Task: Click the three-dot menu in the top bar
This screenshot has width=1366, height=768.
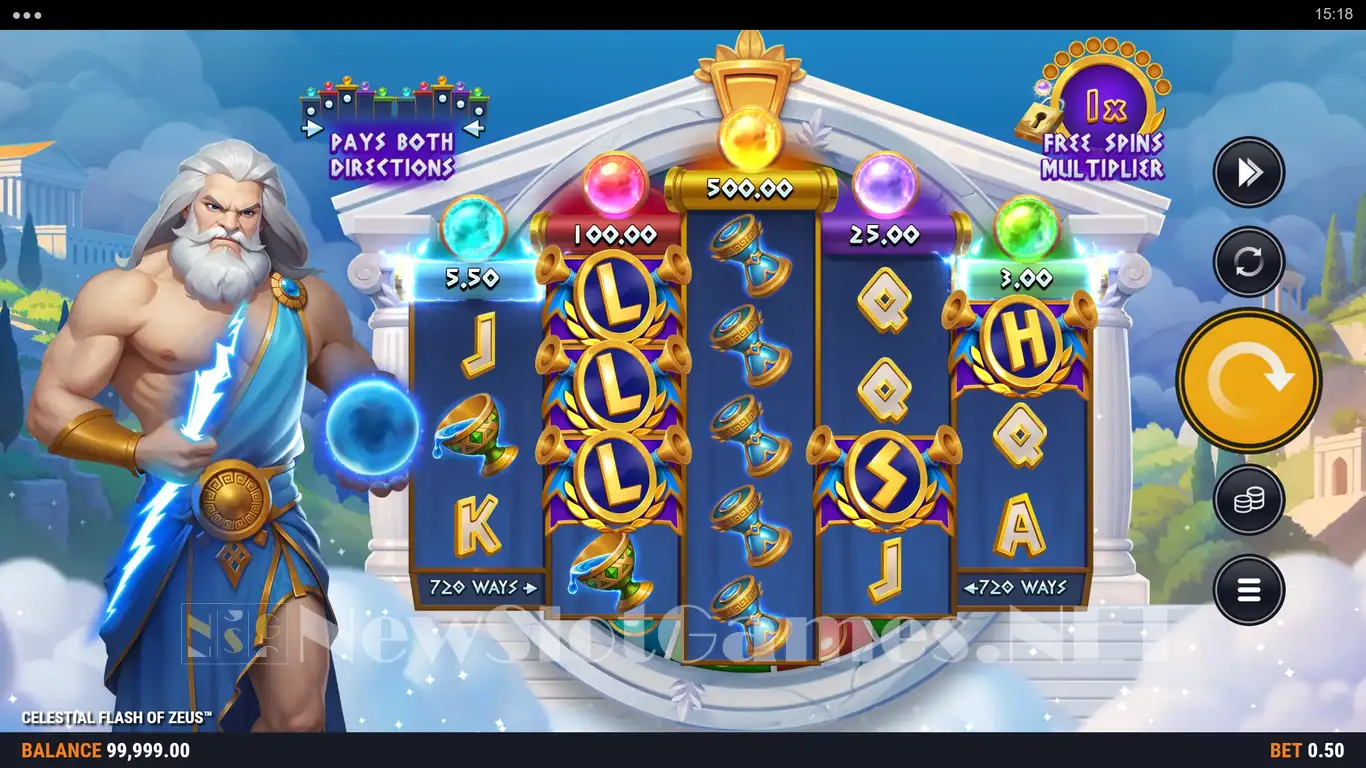Action: 27,15
